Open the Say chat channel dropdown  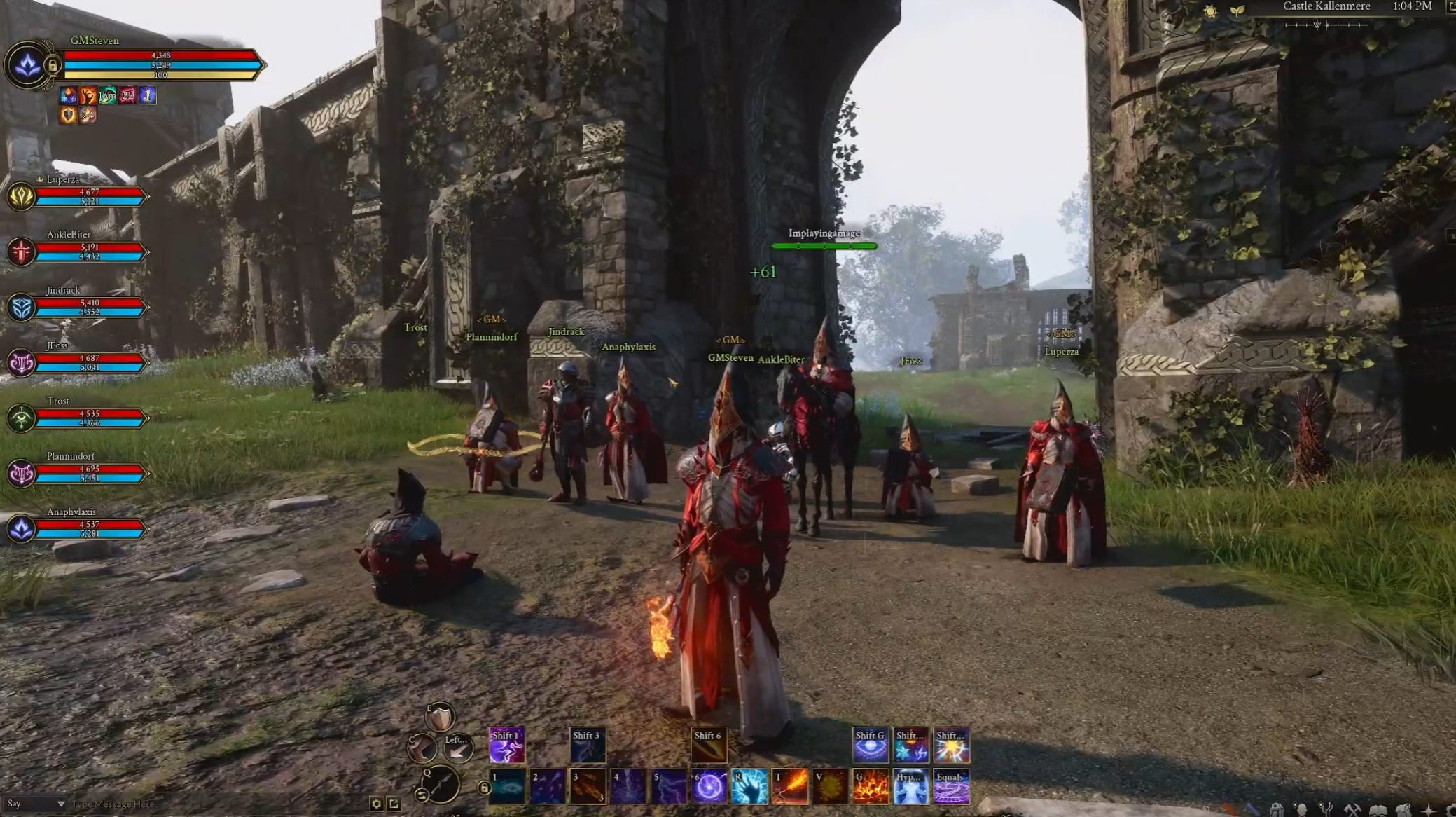tap(35, 804)
